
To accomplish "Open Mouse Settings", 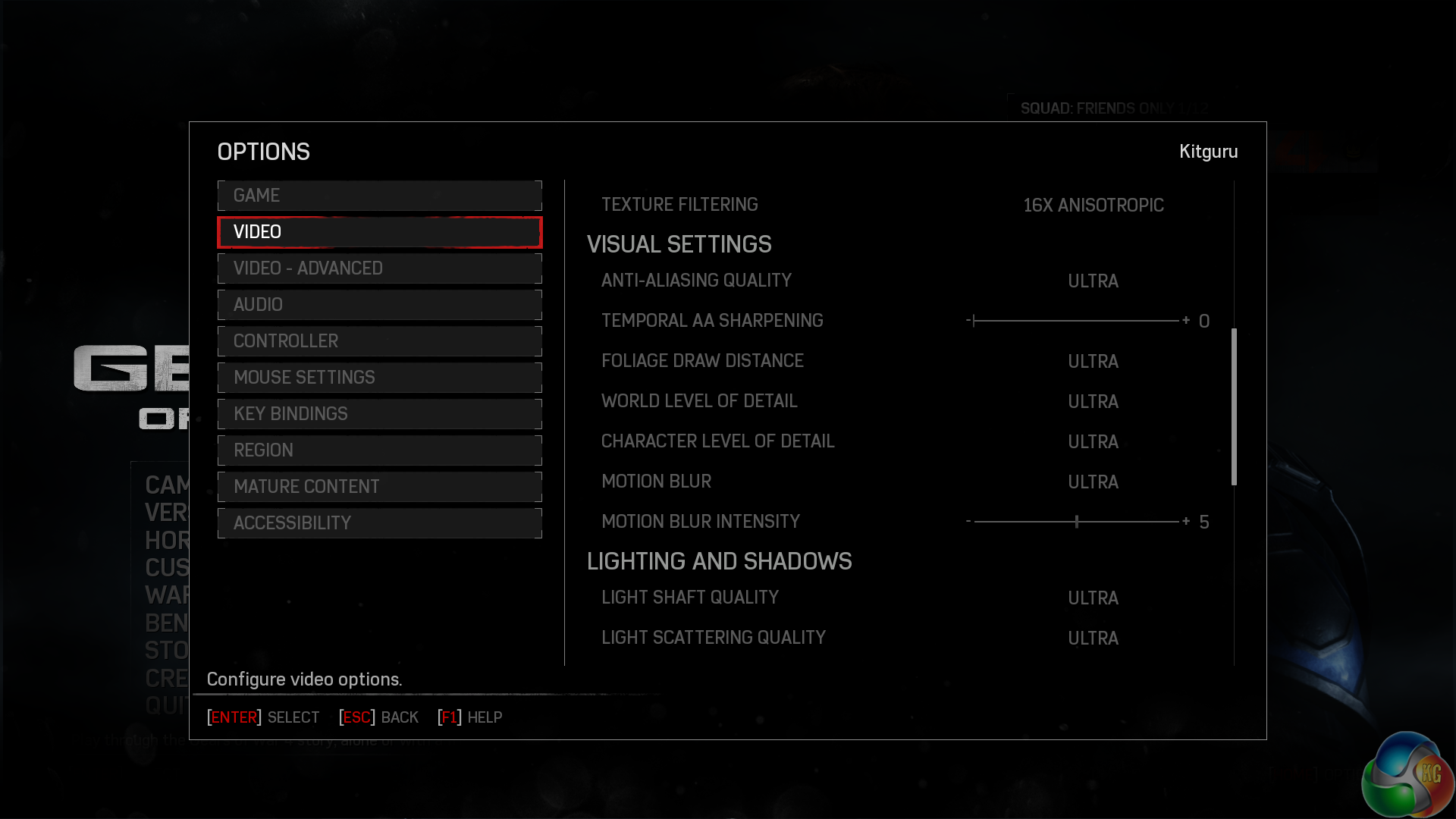I will tap(379, 378).
